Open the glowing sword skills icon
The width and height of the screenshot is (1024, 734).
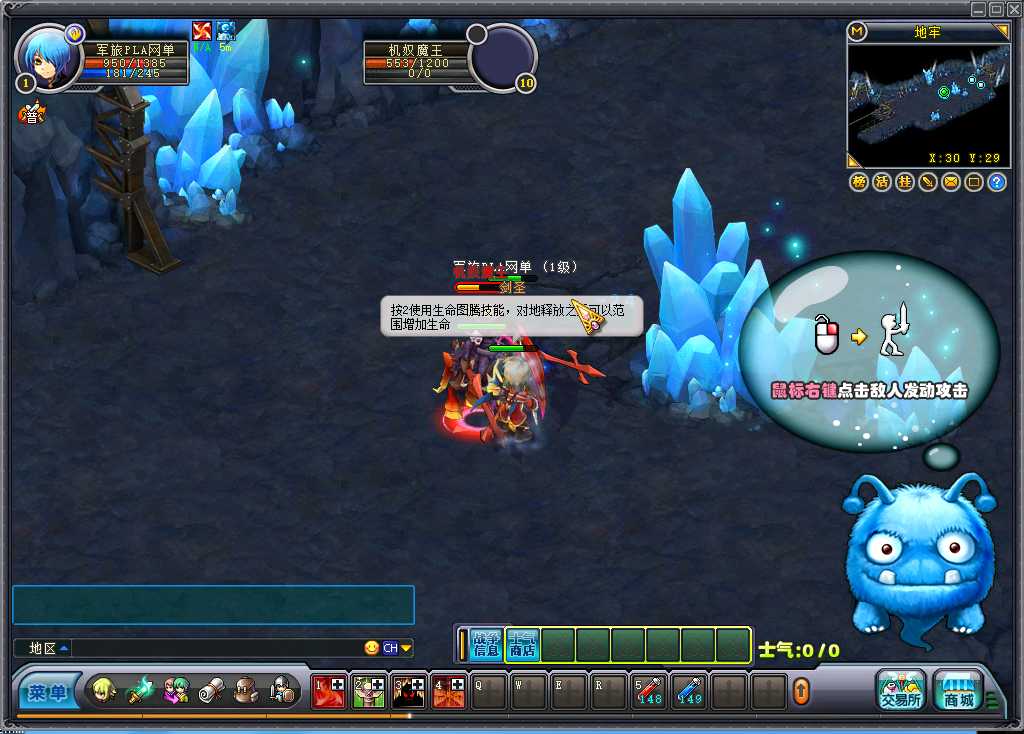140,690
